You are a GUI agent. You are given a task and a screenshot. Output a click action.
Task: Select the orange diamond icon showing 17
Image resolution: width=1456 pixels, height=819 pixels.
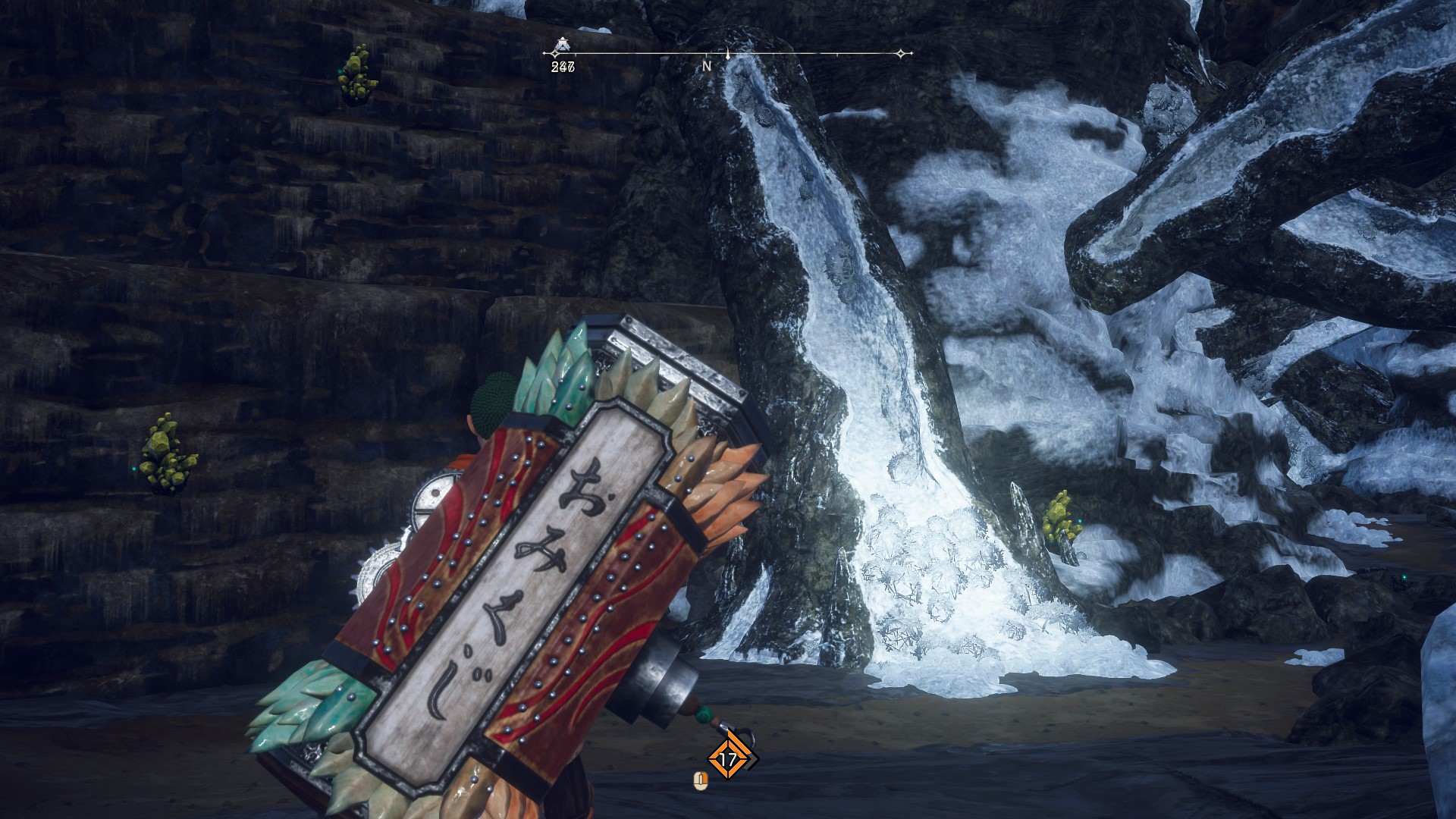click(x=729, y=759)
